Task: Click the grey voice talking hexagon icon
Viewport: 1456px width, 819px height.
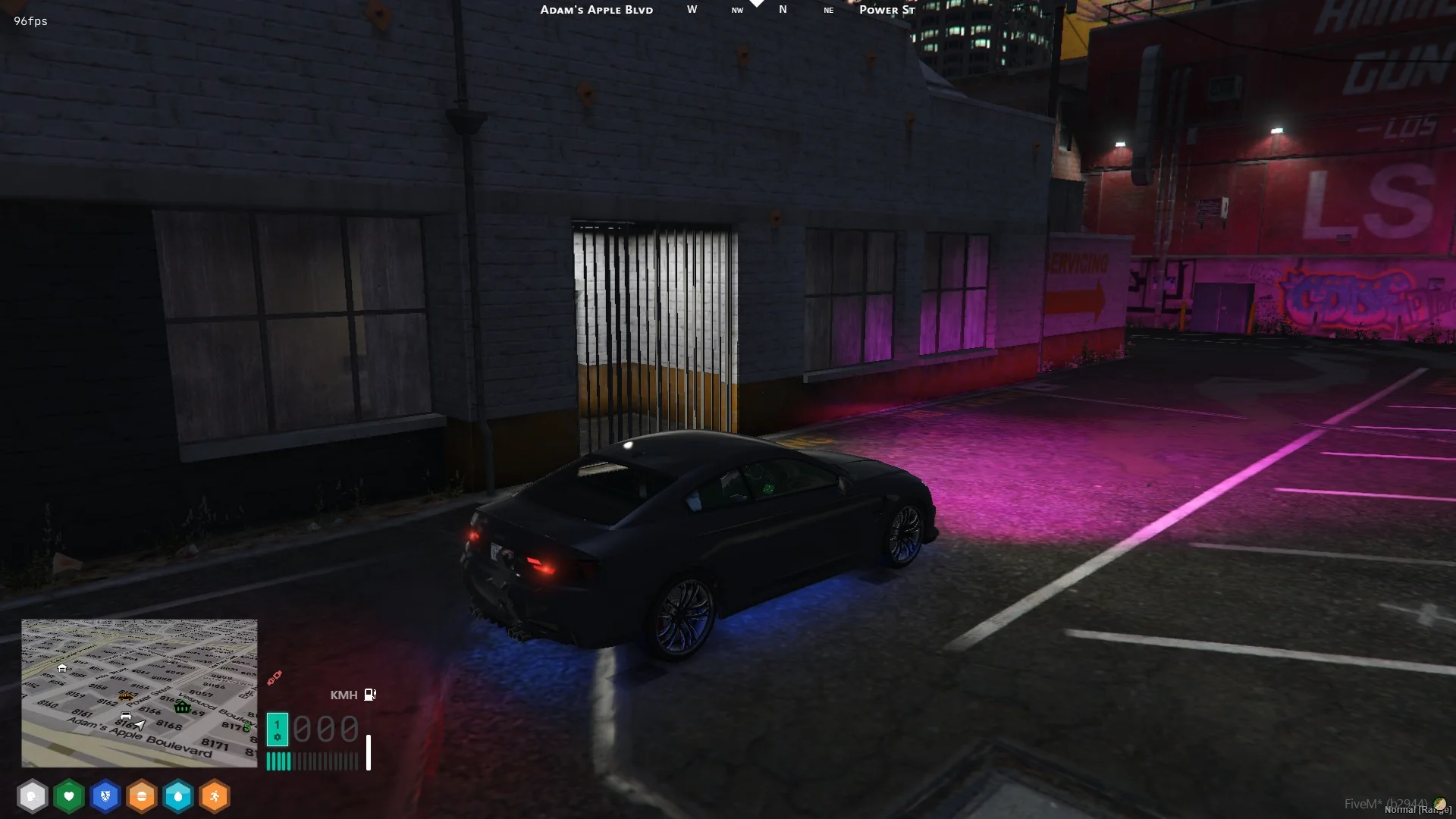Action: [x=33, y=796]
